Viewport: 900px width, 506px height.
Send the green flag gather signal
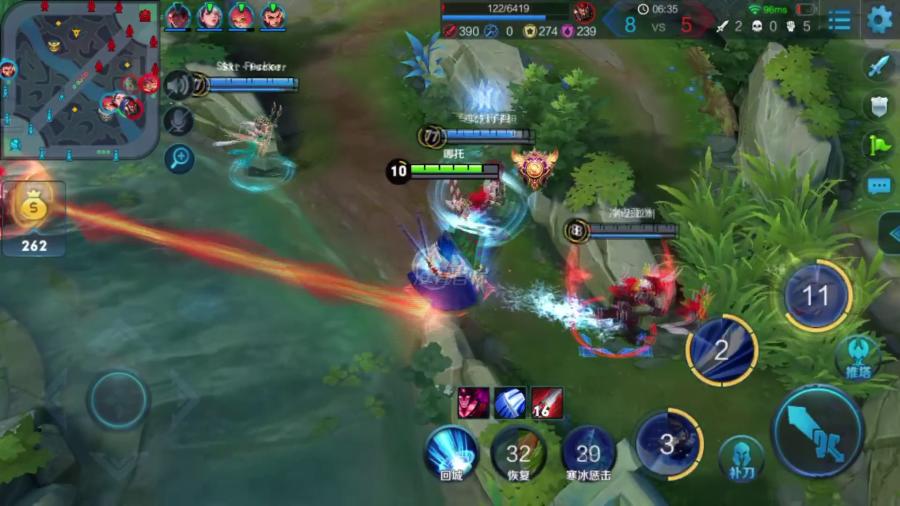coord(878,145)
